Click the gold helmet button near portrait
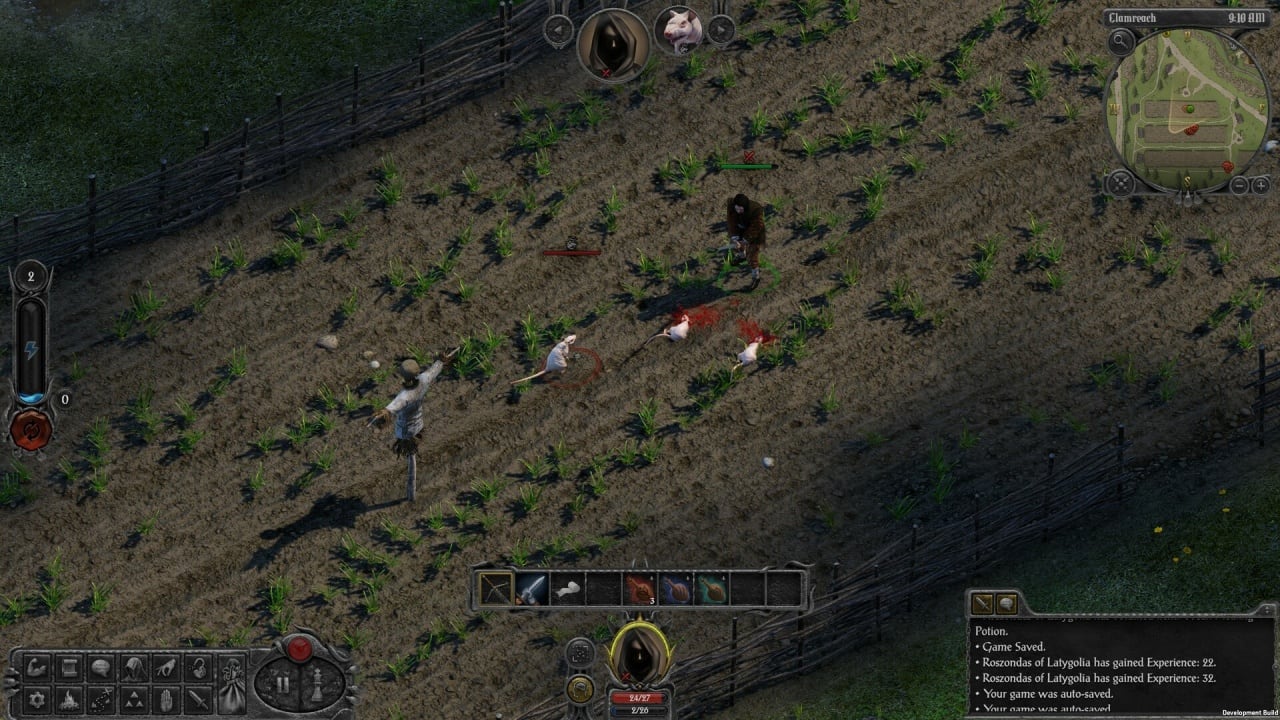The width and height of the screenshot is (1280, 720). click(580, 688)
